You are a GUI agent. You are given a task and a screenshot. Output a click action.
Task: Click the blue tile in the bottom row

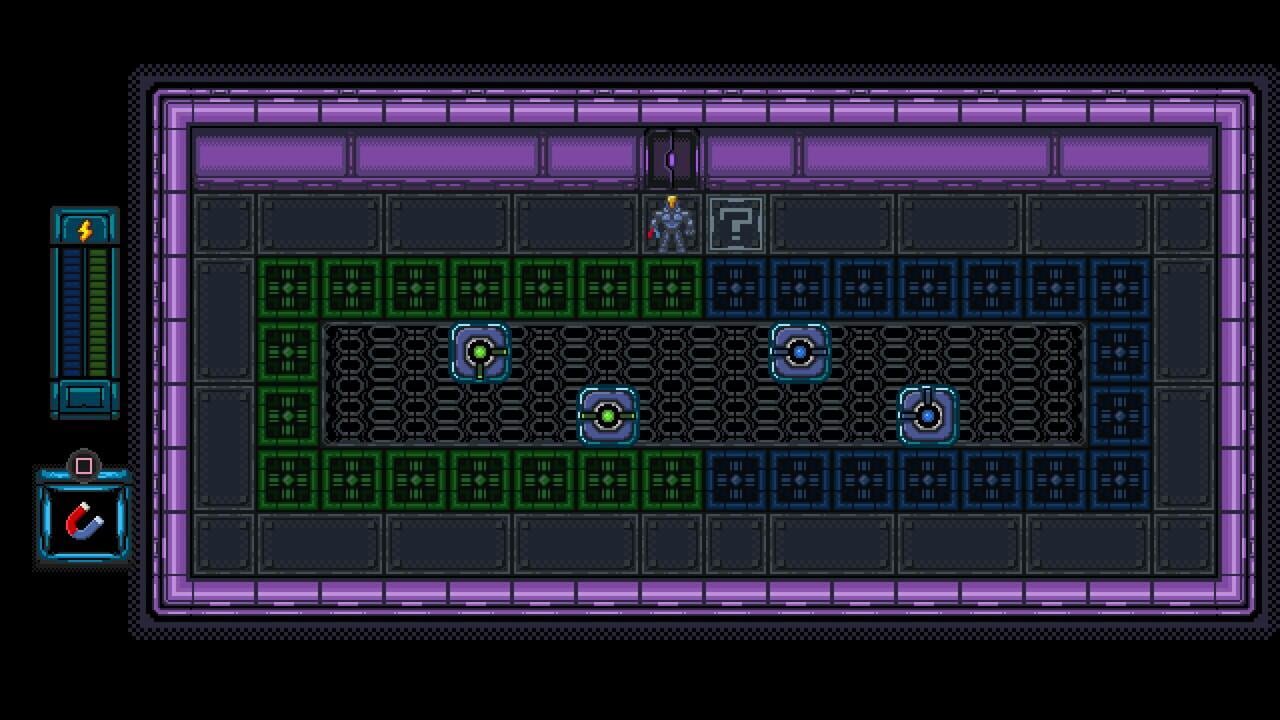(865, 482)
